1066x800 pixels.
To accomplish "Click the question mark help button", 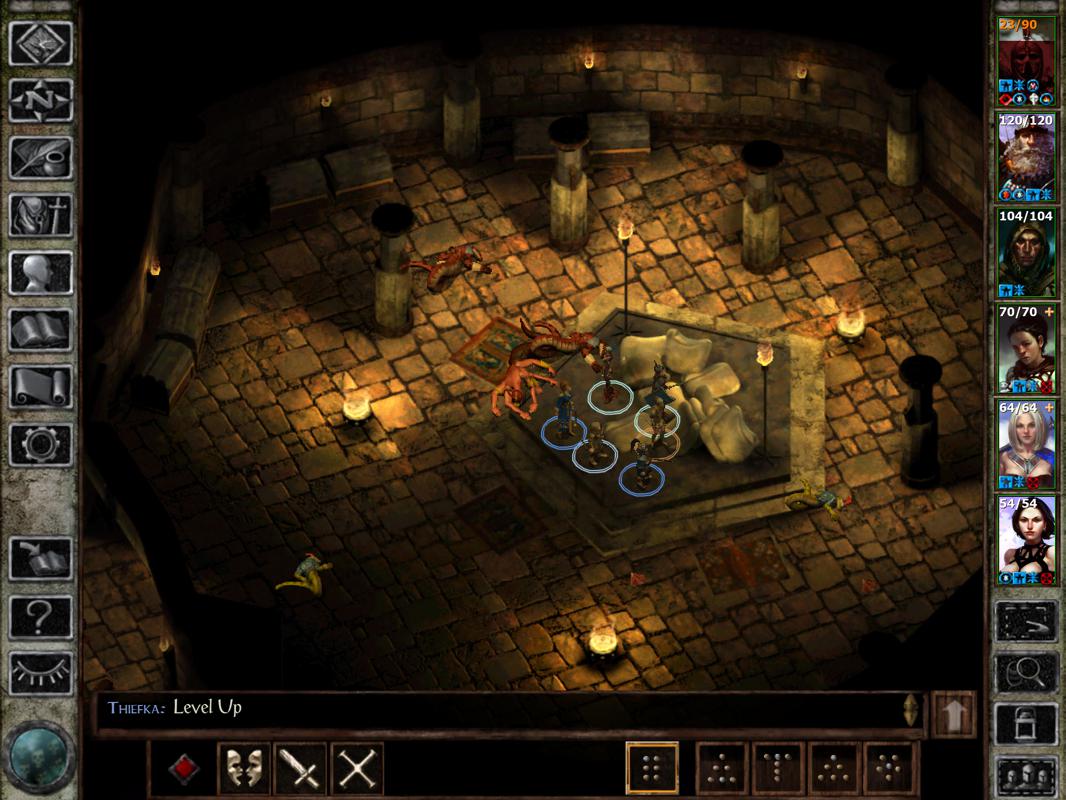I will coord(41,617).
